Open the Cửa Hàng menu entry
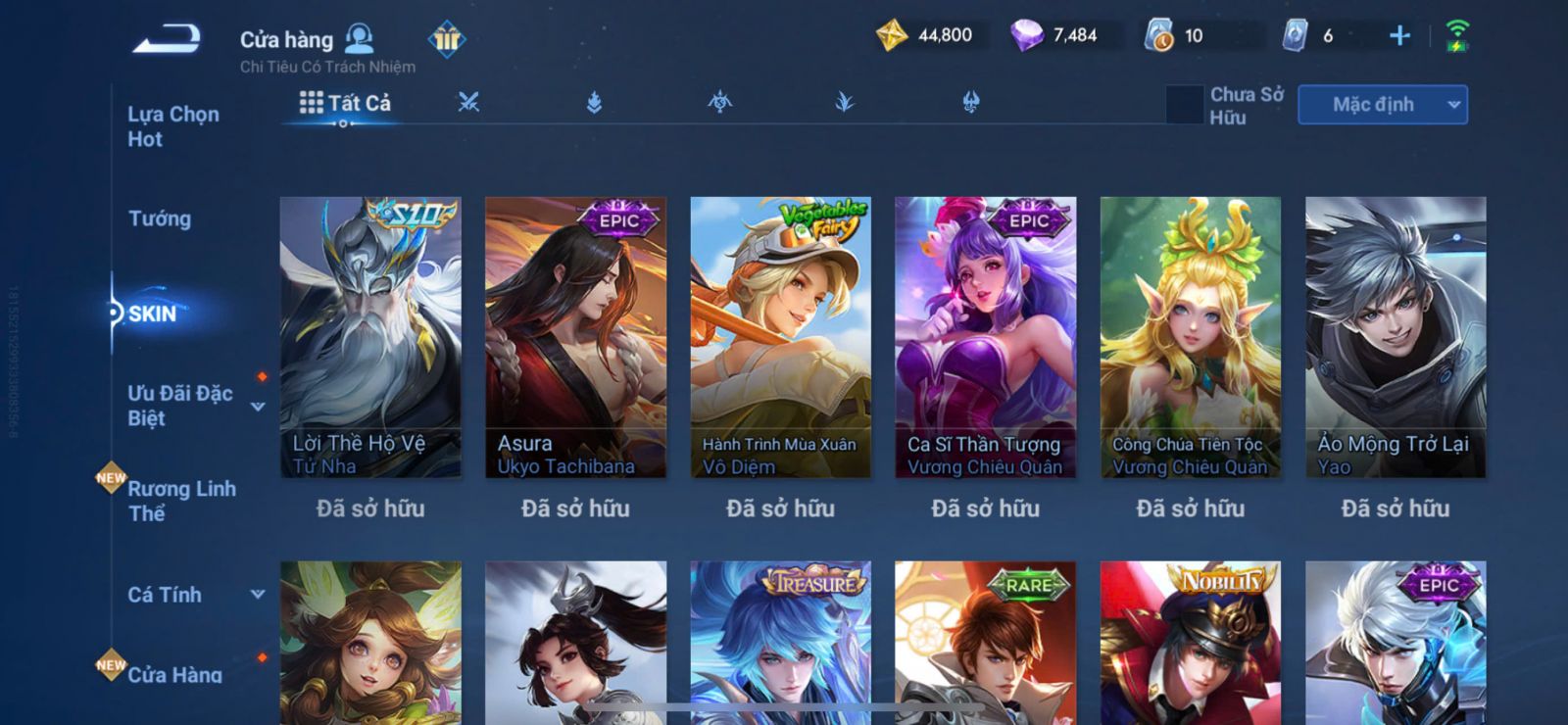Screen dimensions: 1568x725 click(174, 674)
